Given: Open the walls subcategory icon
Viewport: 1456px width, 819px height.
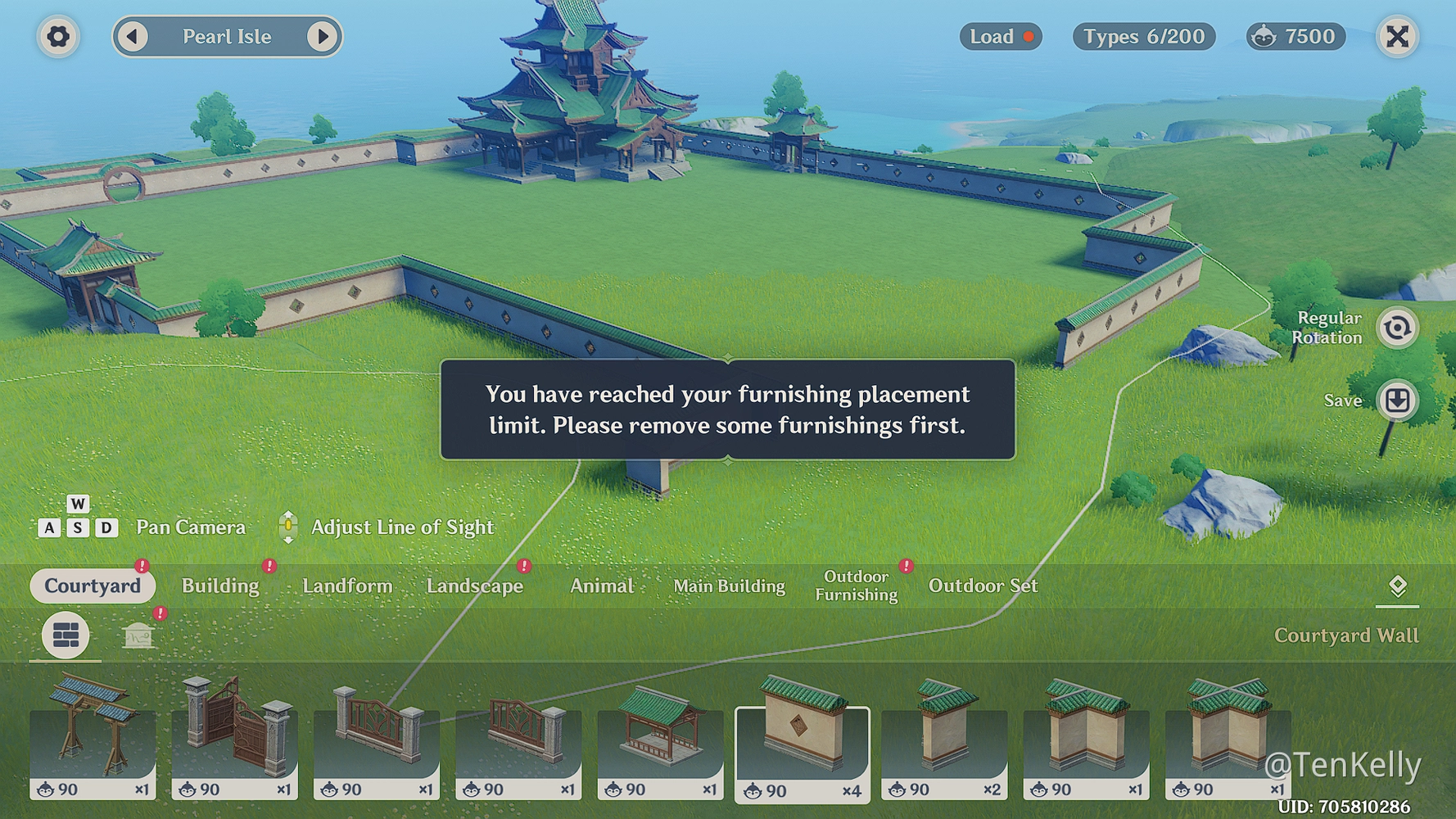Looking at the screenshot, I should [65, 636].
